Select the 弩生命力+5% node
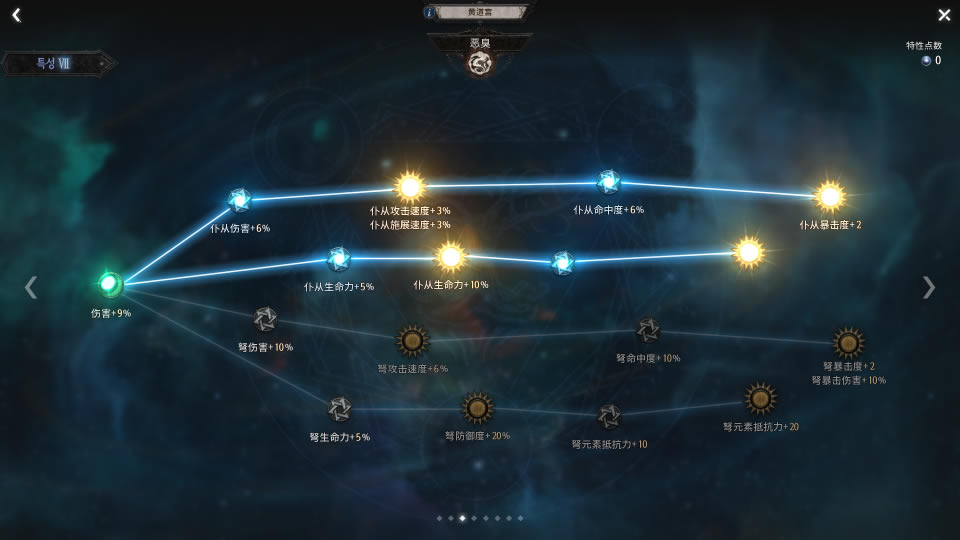 (339, 409)
